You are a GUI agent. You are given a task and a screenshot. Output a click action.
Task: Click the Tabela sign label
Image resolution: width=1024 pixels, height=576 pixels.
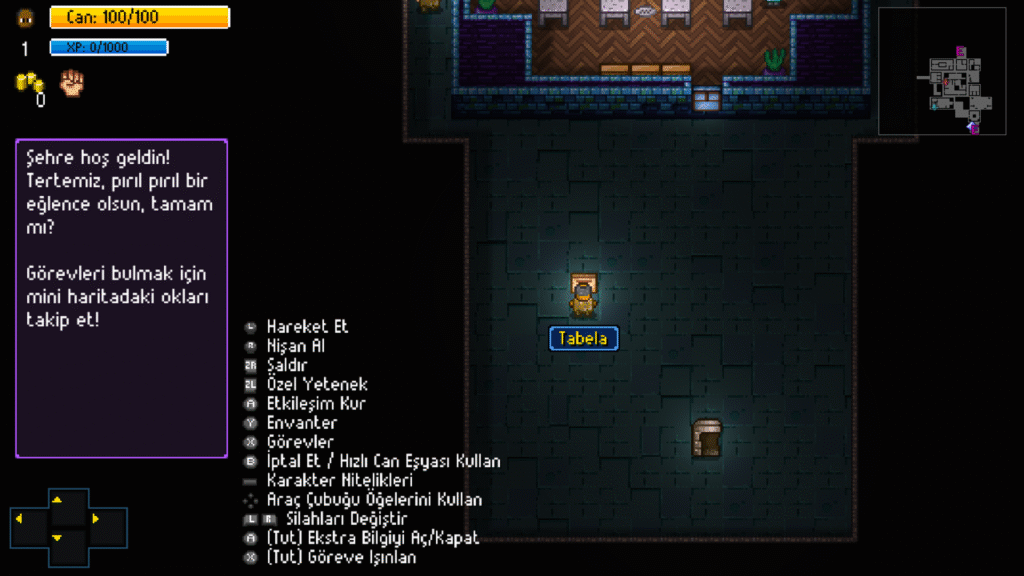click(584, 339)
